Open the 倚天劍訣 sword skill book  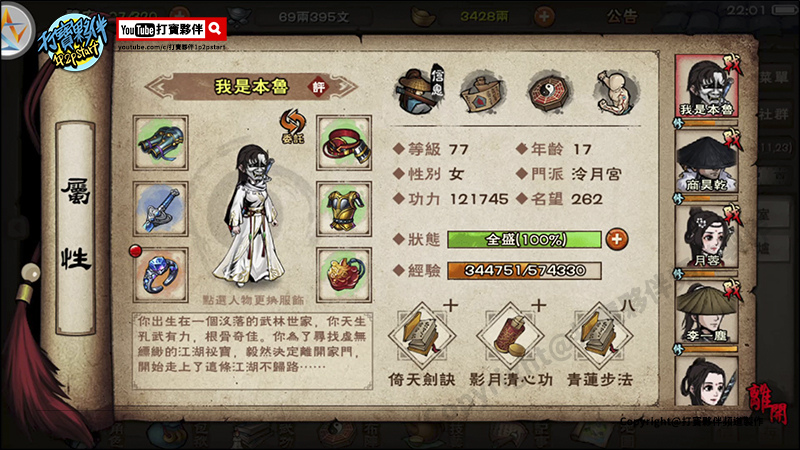[x=423, y=335]
